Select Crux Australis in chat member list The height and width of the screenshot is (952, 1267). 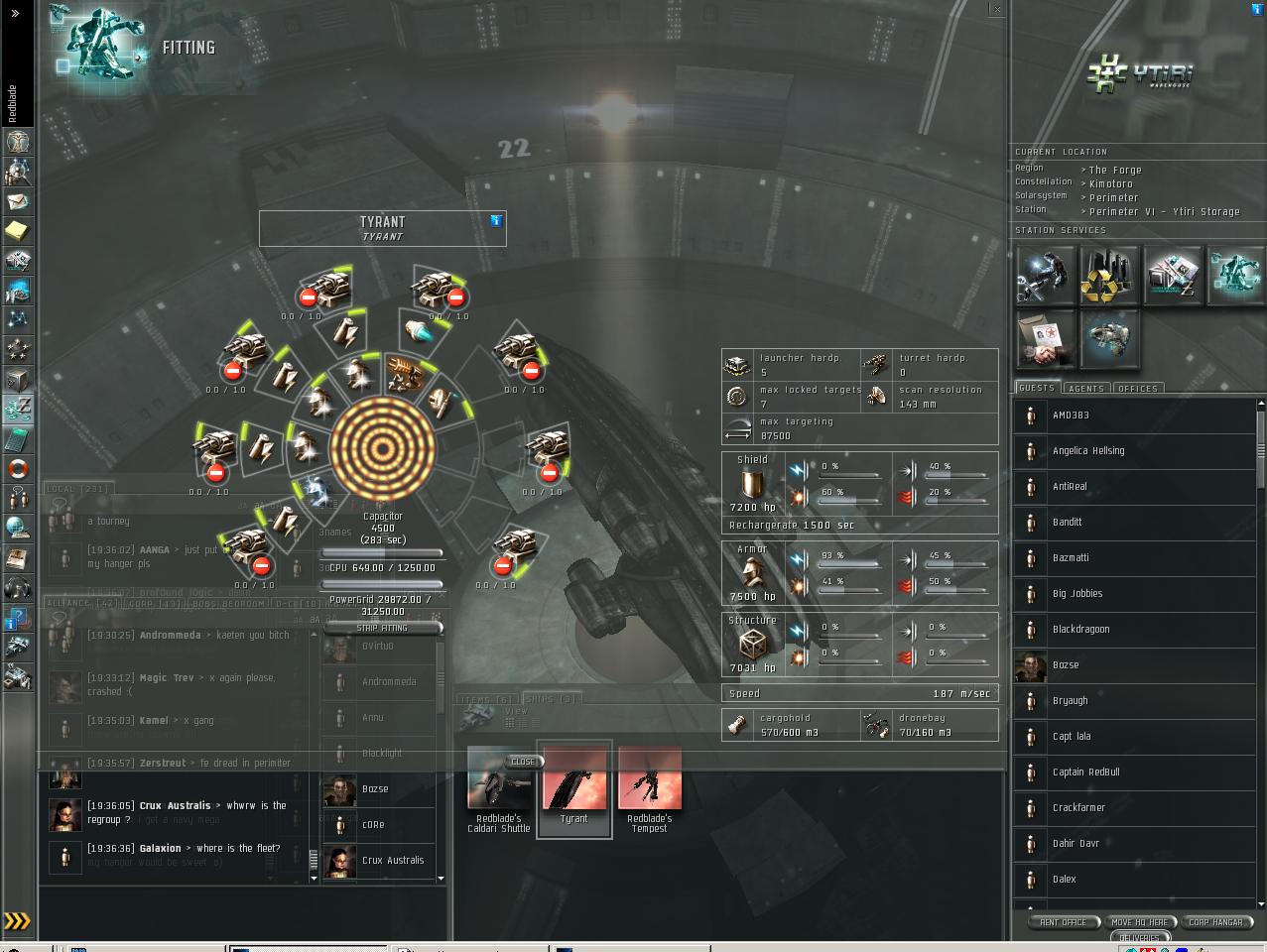(392, 861)
